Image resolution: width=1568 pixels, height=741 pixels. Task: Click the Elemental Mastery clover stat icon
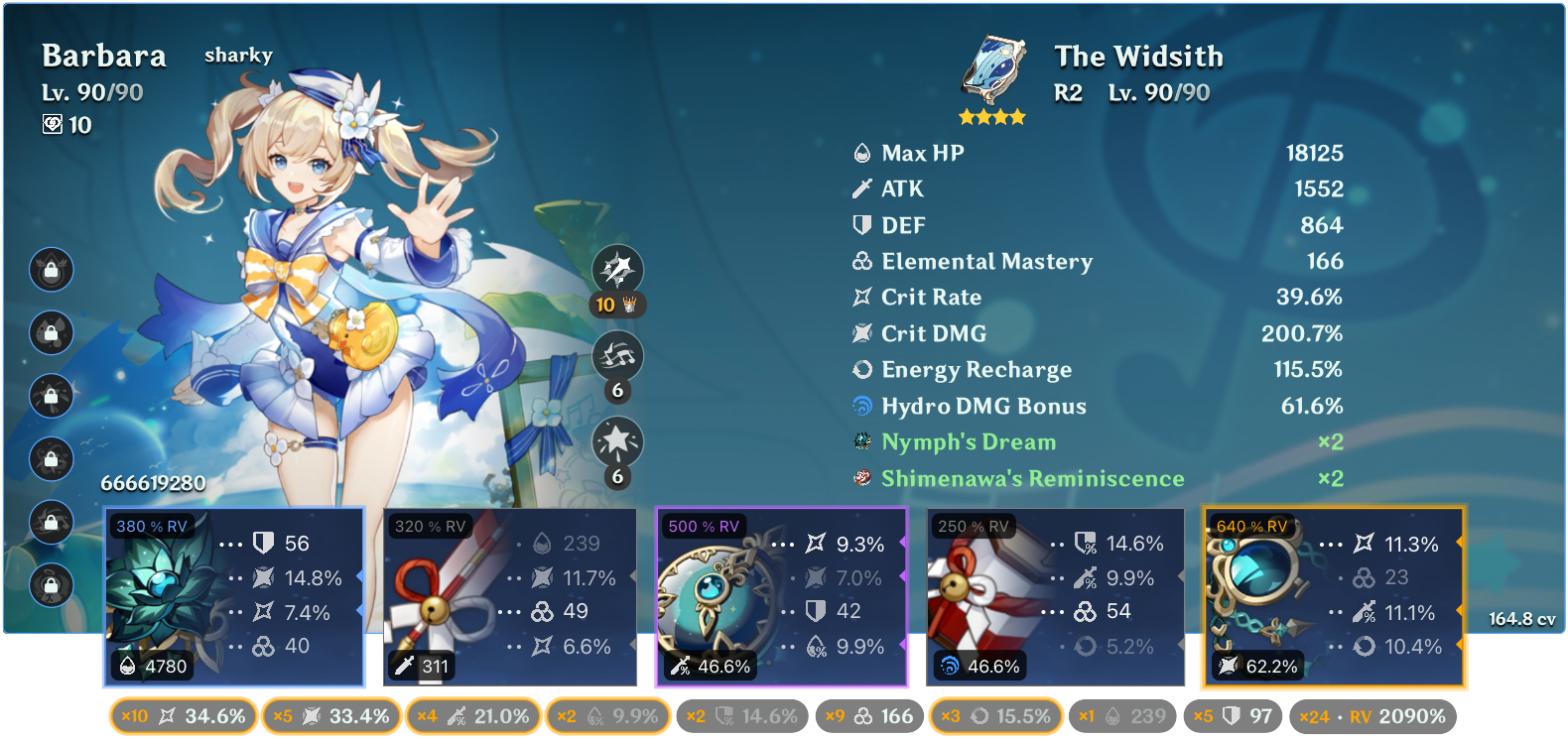(x=861, y=262)
